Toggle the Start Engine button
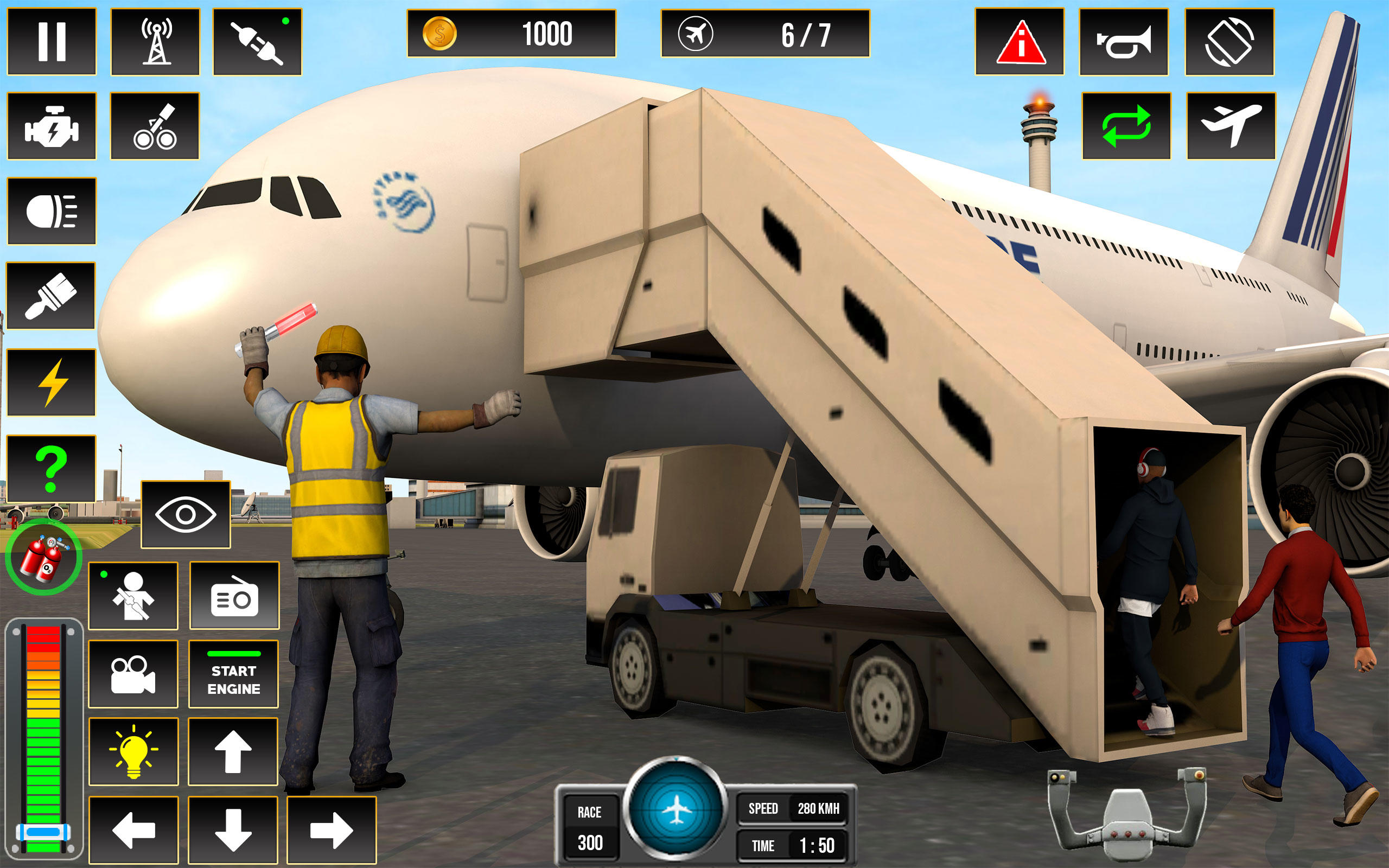This screenshot has width=1389, height=868. (x=233, y=674)
